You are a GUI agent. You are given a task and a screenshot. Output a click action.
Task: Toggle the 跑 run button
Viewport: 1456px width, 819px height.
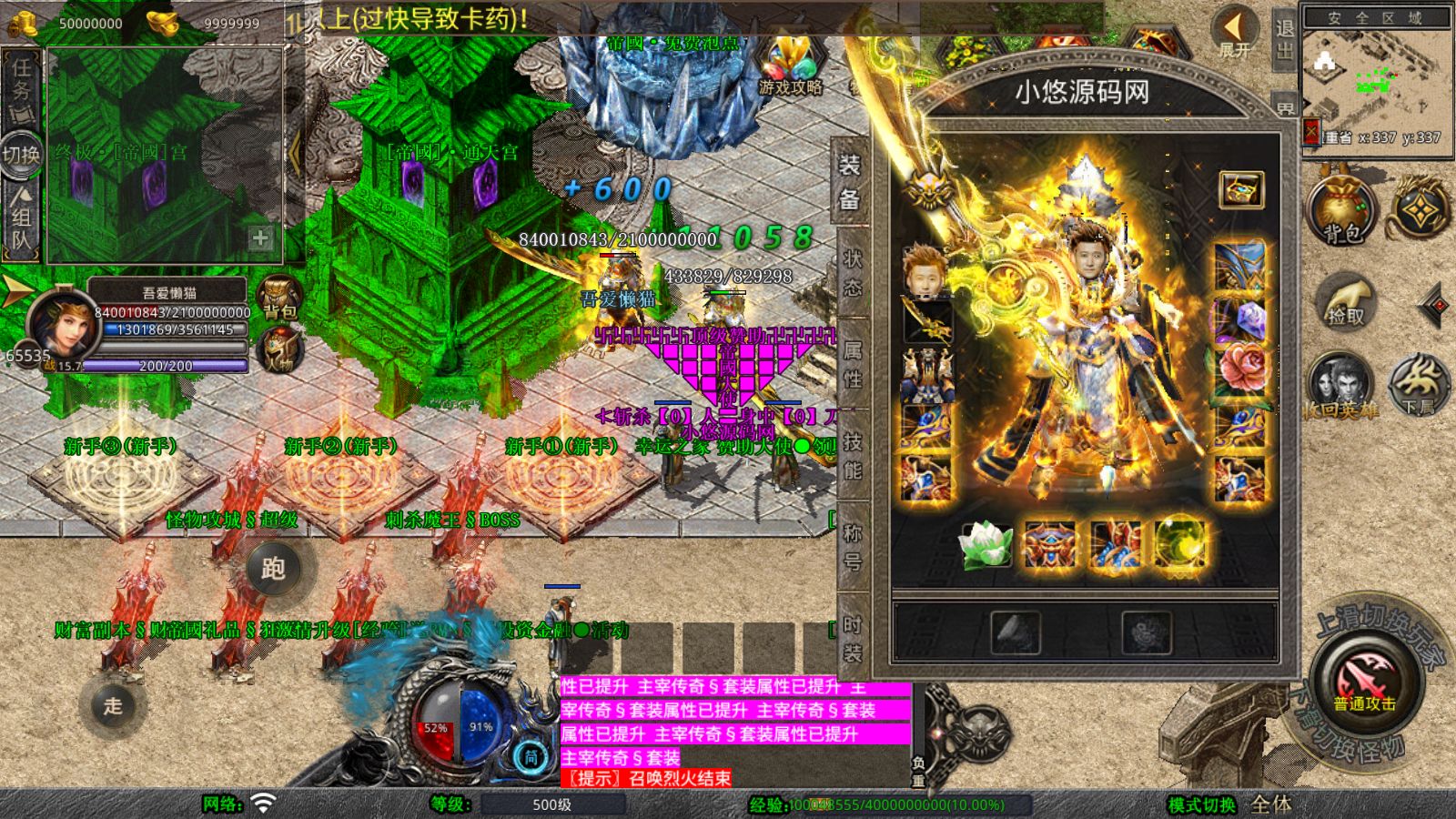[x=273, y=569]
